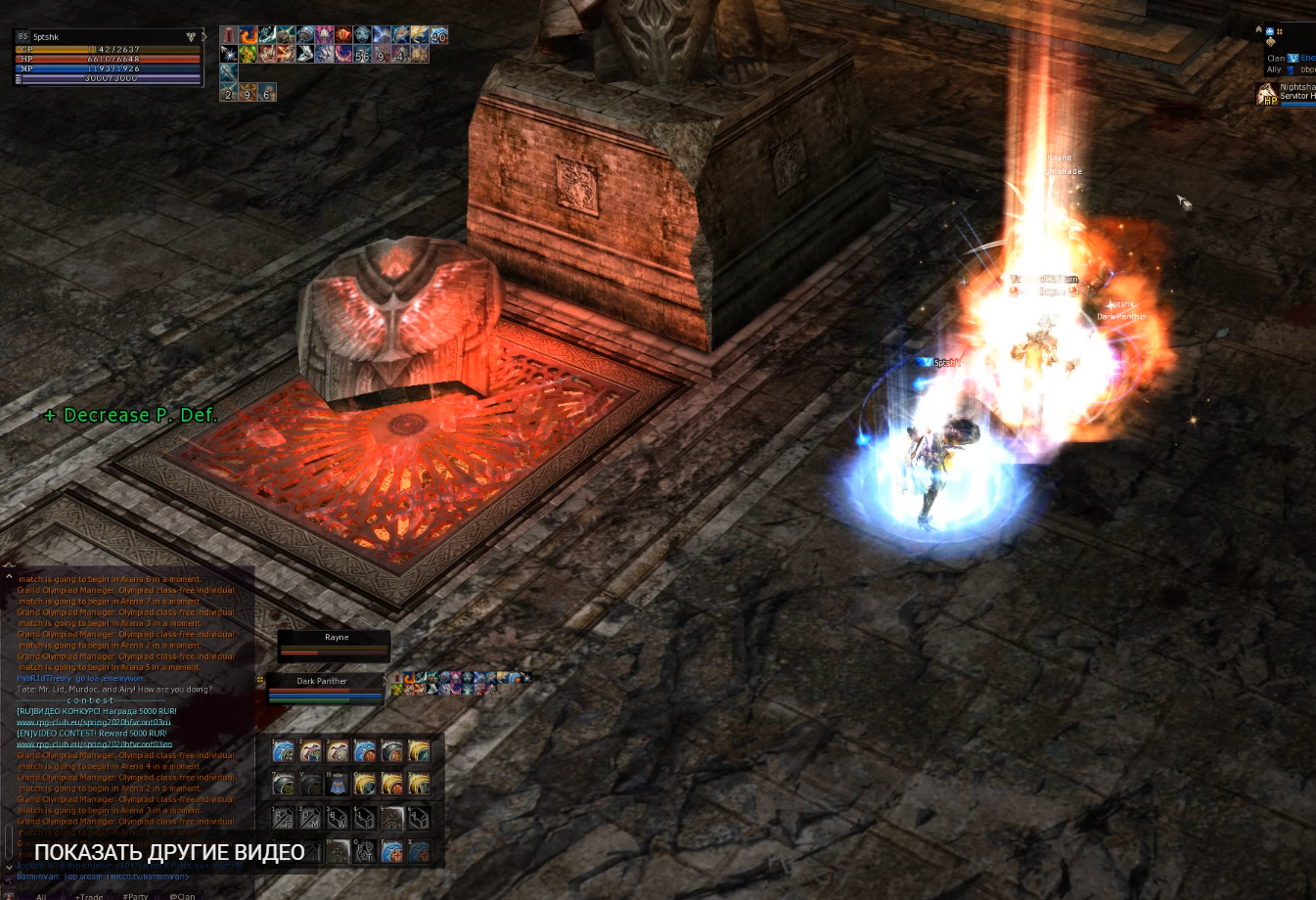
Task: Switch to the All chat tab
Action: [41, 895]
